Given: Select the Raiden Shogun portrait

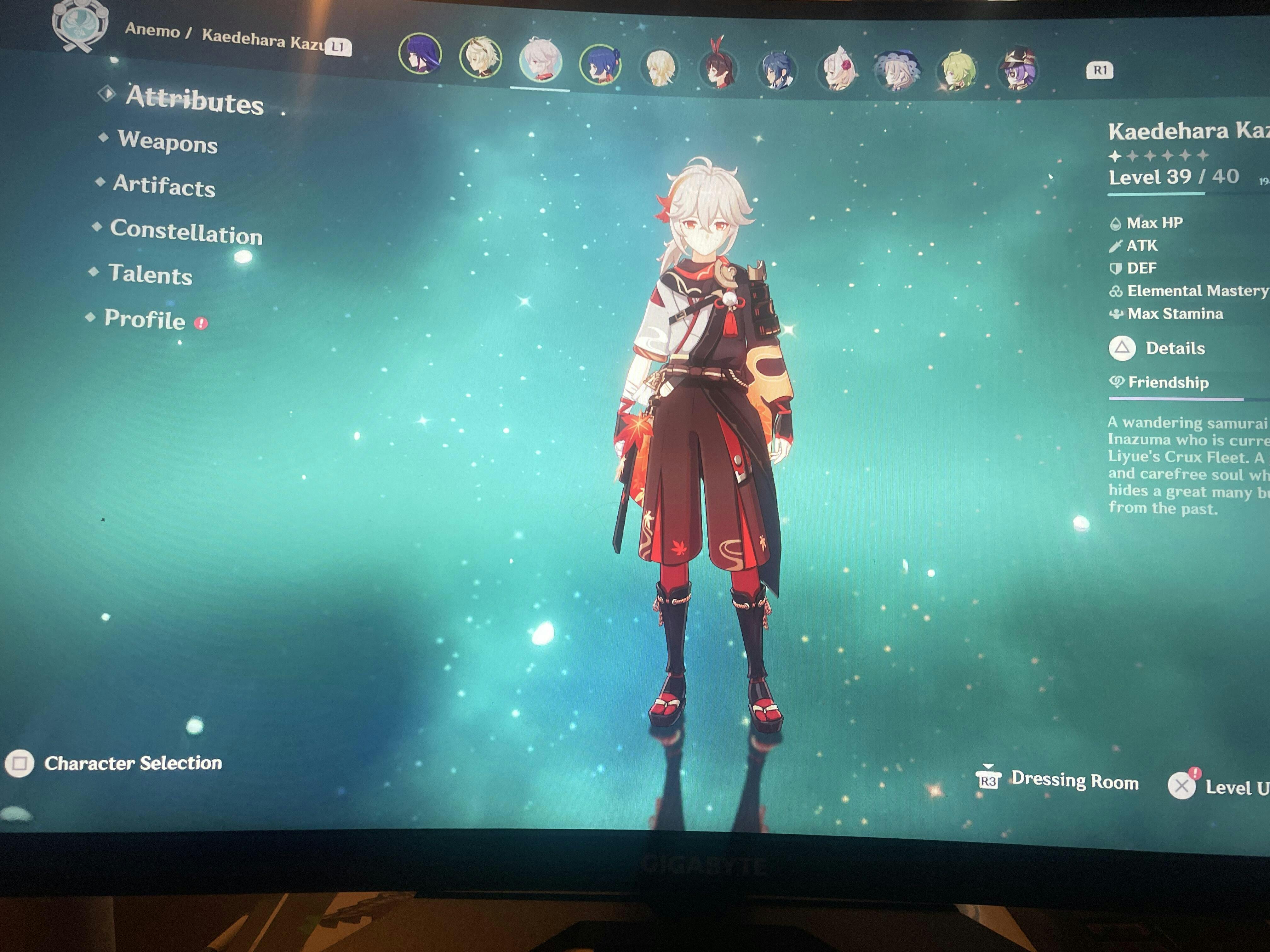Looking at the screenshot, I should tap(420, 54).
